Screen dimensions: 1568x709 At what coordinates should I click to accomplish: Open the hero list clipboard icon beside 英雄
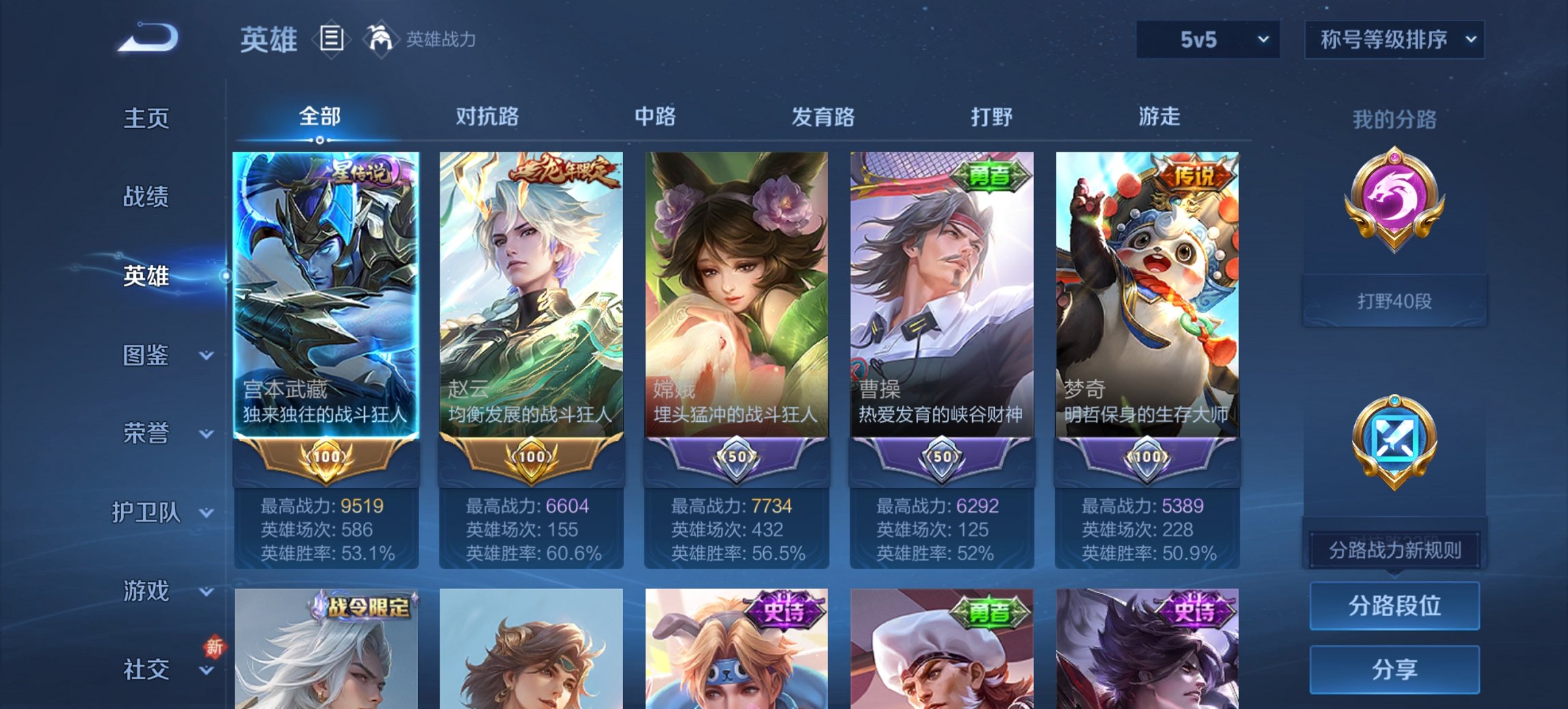point(330,39)
